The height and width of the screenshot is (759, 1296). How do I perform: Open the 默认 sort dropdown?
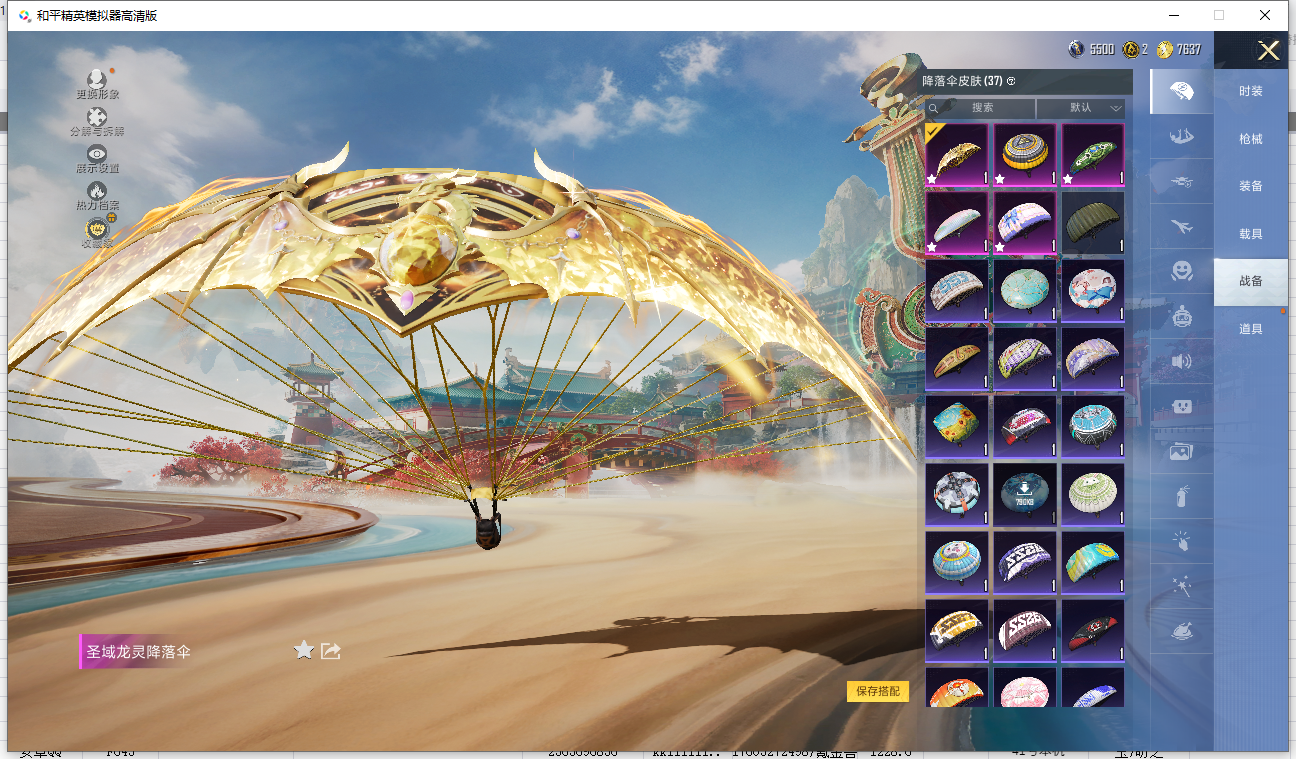(x=1081, y=108)
